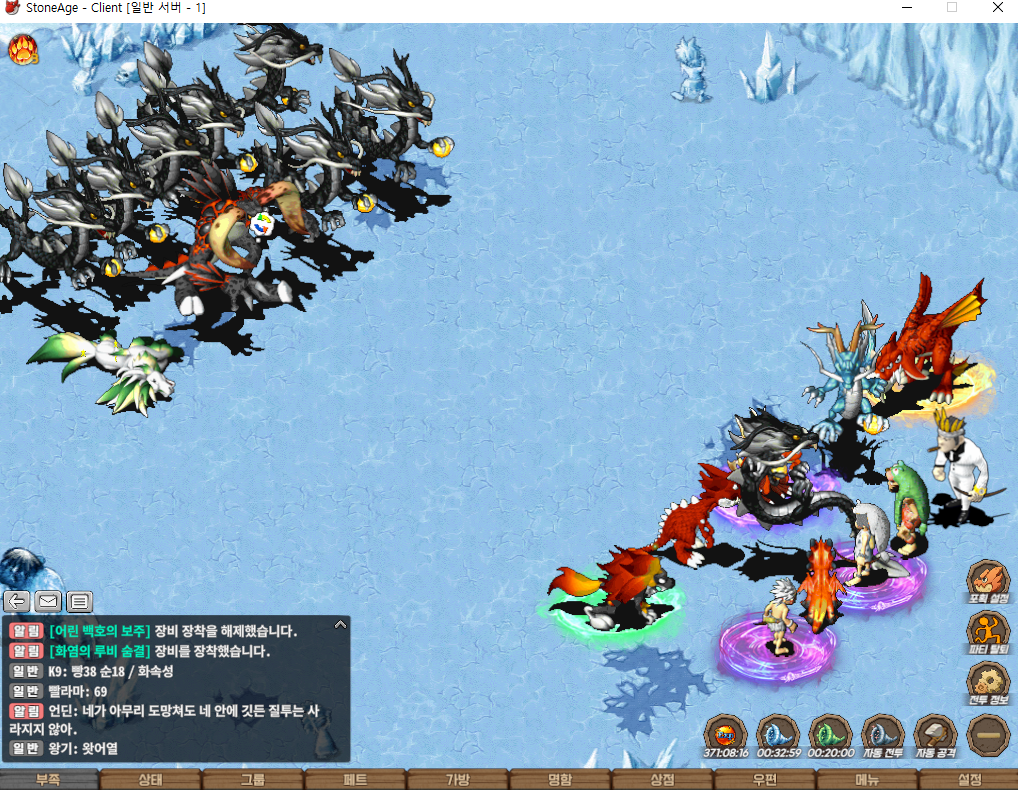Viewport: 1018px width, 790px height.
Task: Open the 메뉴 (menu) button
Action: [x=866, y=779]
